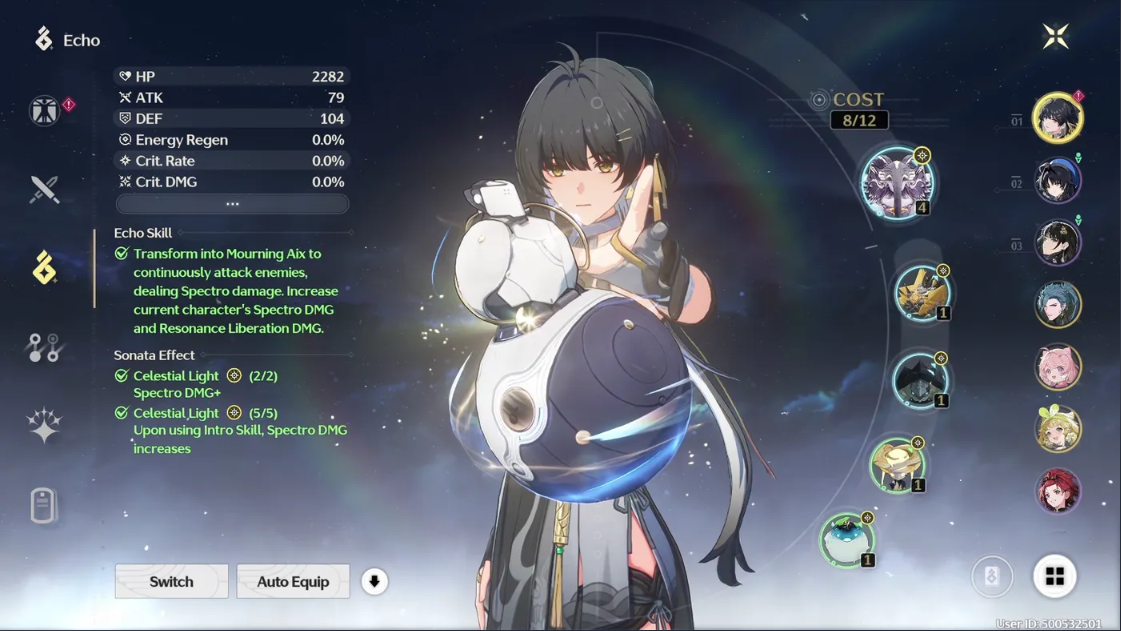Select the cost 4 Mourning Aix echo slot

[x=897, y=183]
